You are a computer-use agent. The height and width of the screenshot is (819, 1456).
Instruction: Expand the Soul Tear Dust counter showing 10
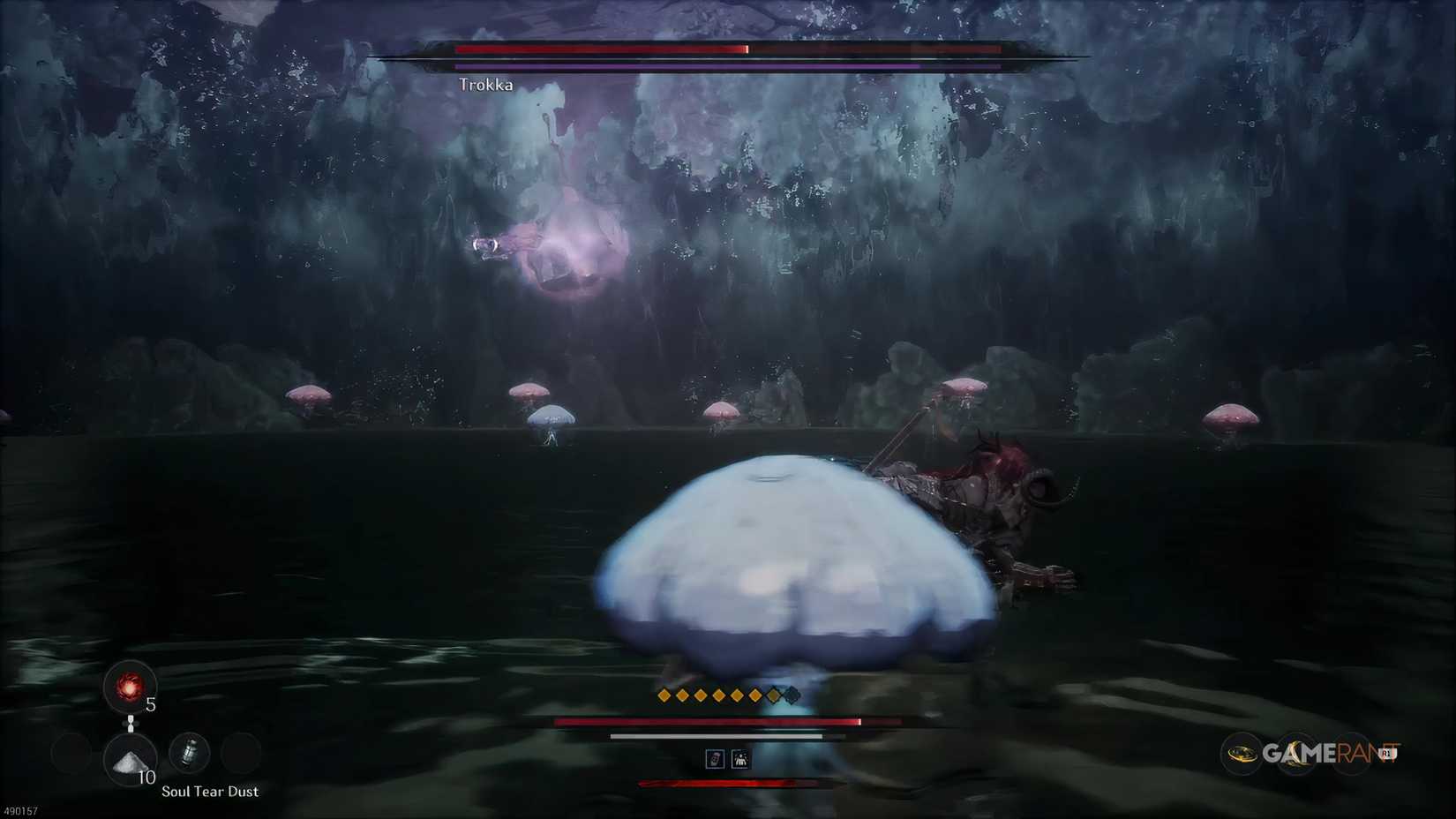pyautogui.click(x=147, y=777)
